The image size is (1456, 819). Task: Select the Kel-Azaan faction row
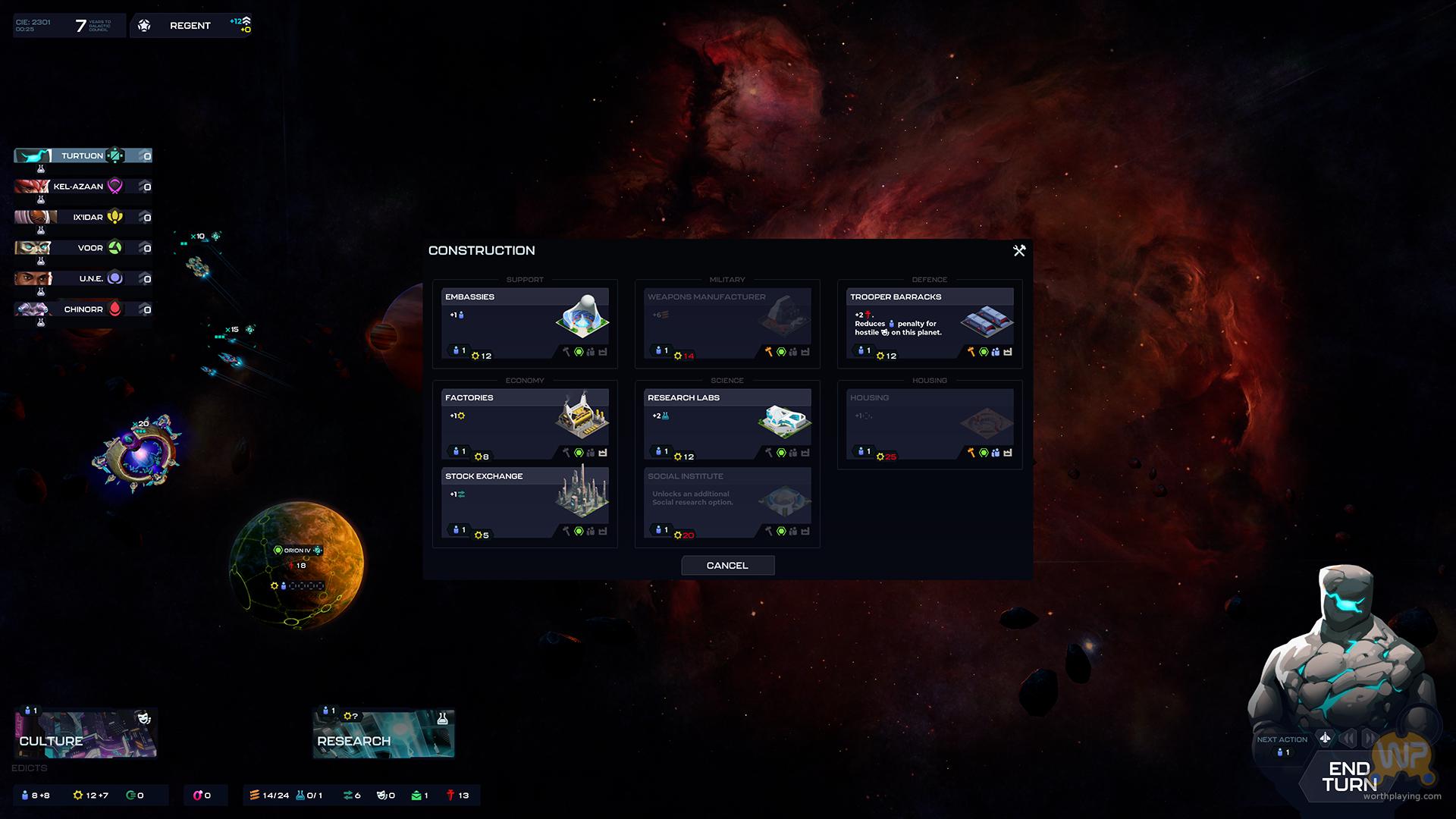(83, 187)
